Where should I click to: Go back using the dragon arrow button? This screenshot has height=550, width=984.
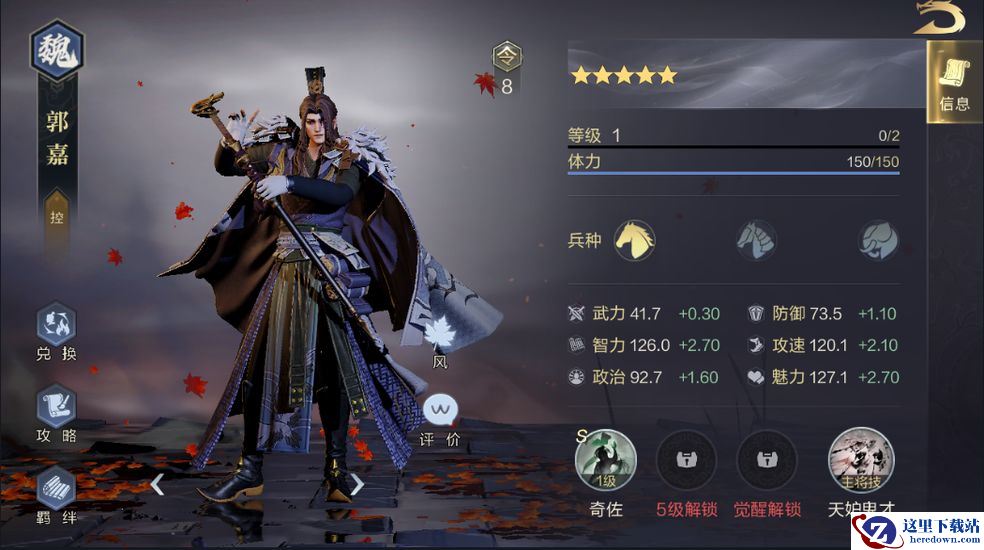click(x=939, y=18)
